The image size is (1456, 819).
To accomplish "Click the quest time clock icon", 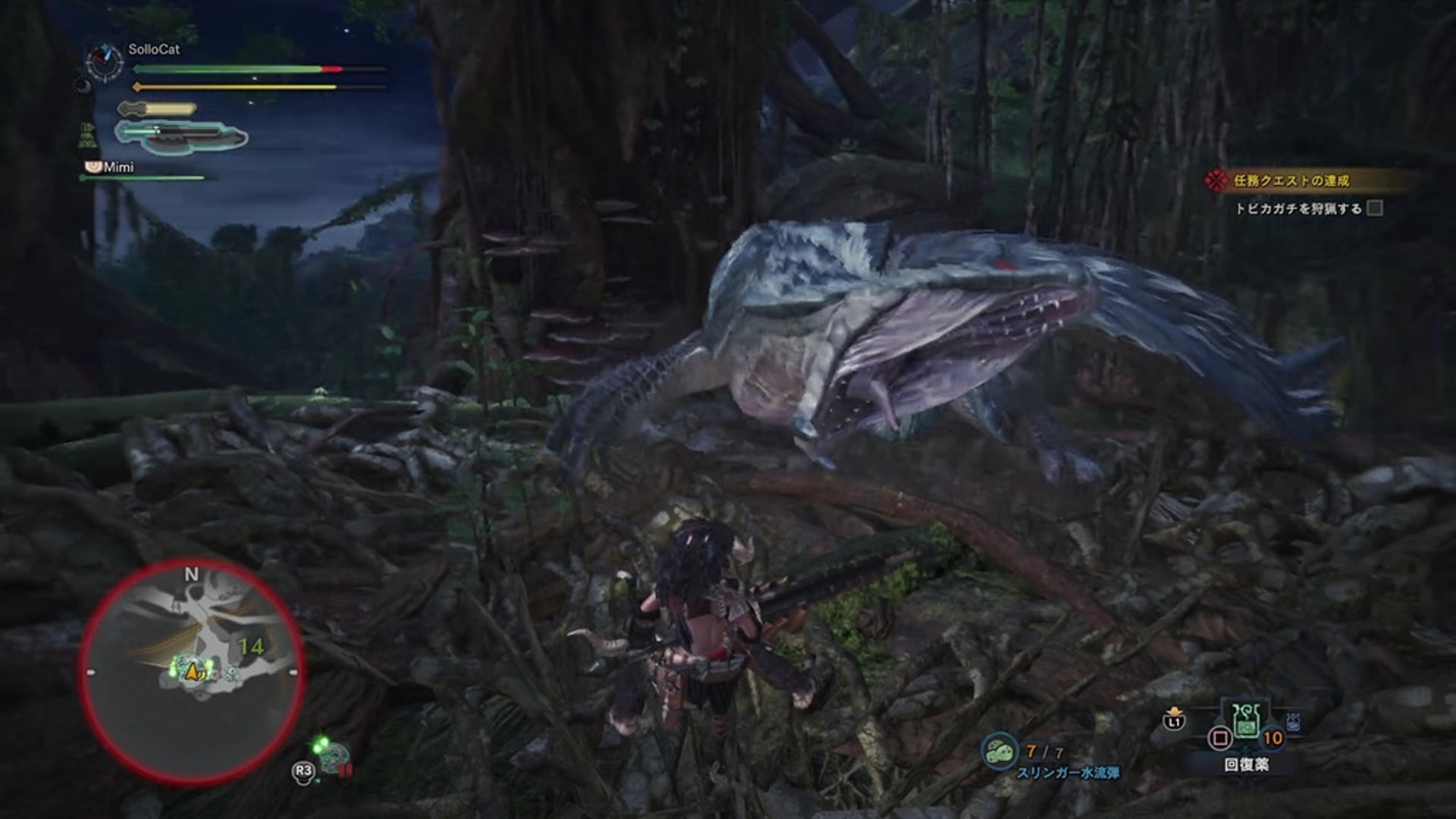I will (x=105, y=61).
